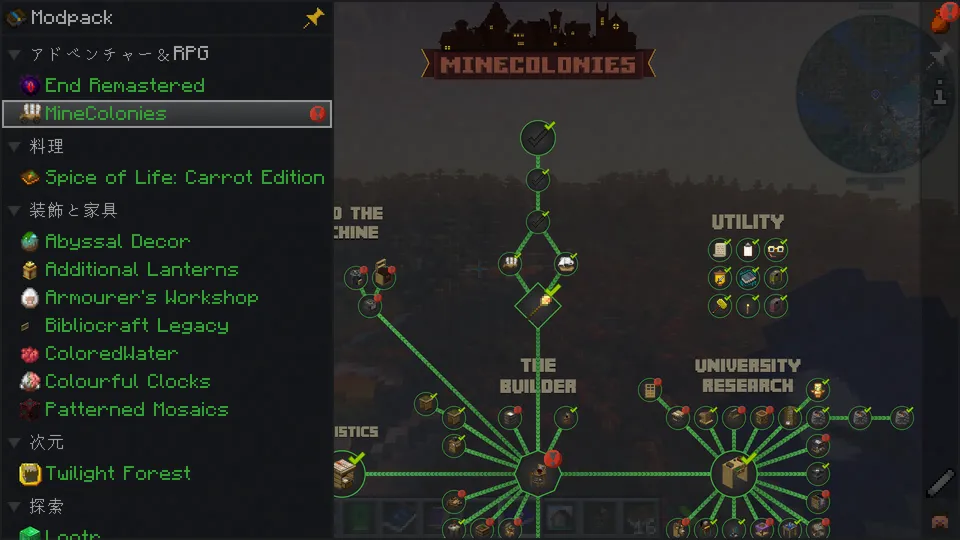The image size is (960, 540).
Task: Open the Patterned Mosaics chapter
Action: click(136, 410)
